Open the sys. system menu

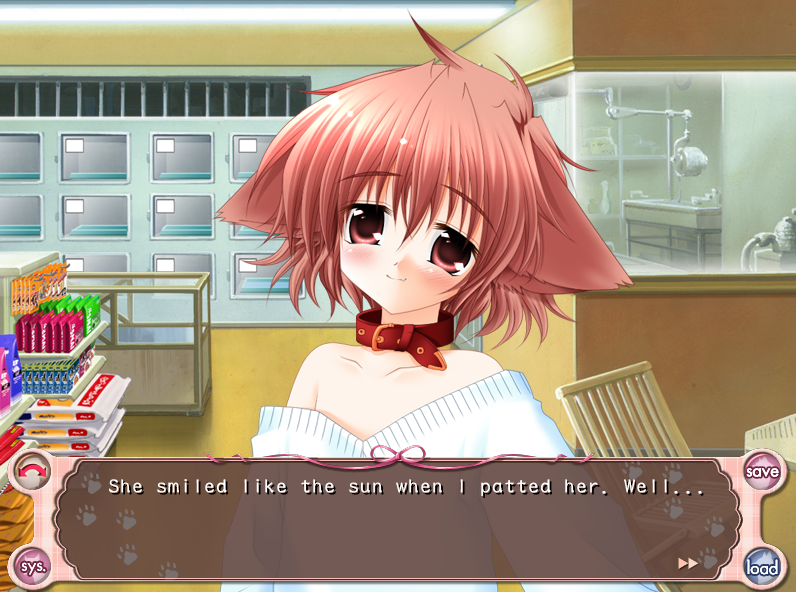[x=33, y=566]
